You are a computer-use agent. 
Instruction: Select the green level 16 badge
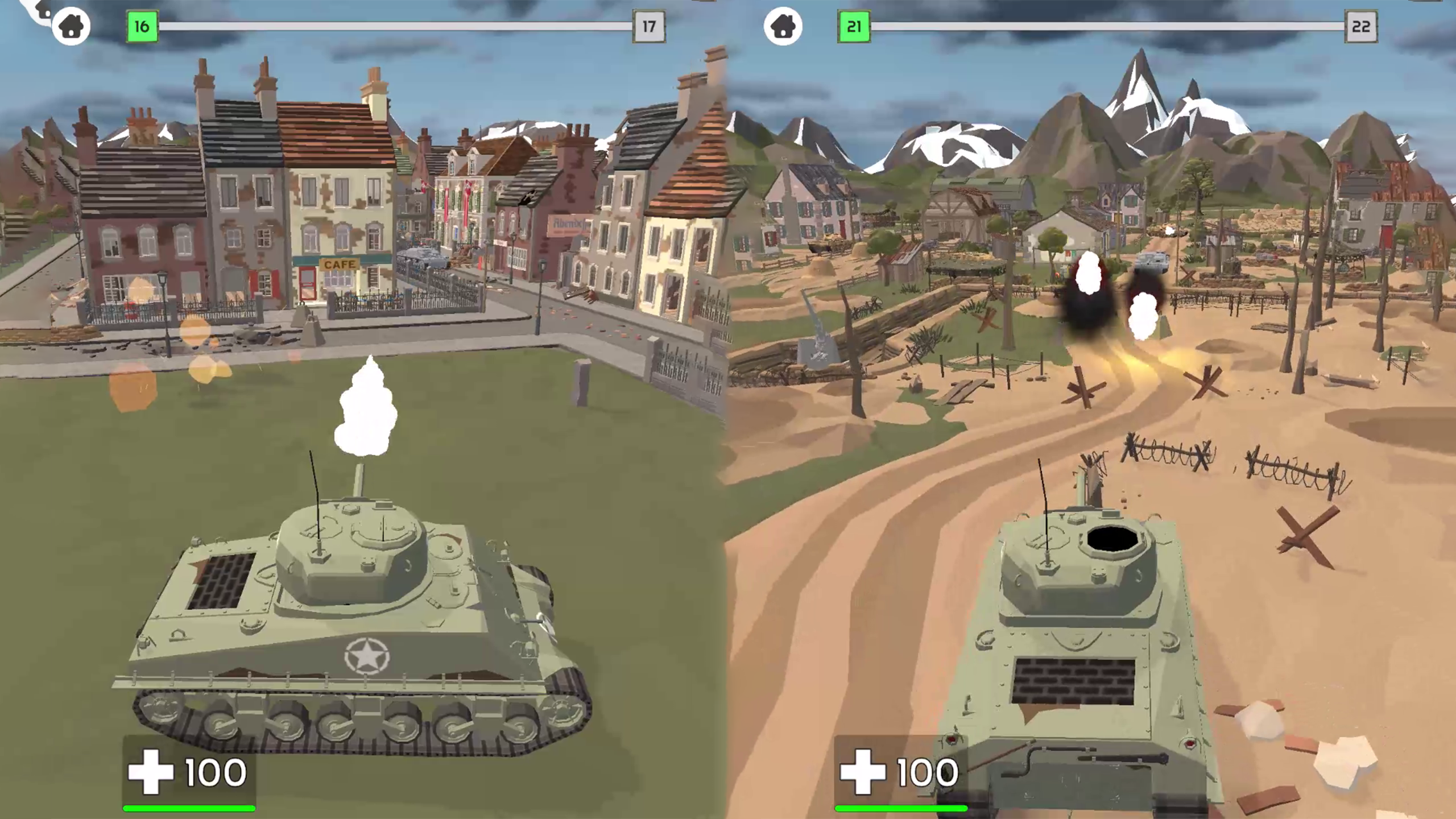click(x=141, y=25)
